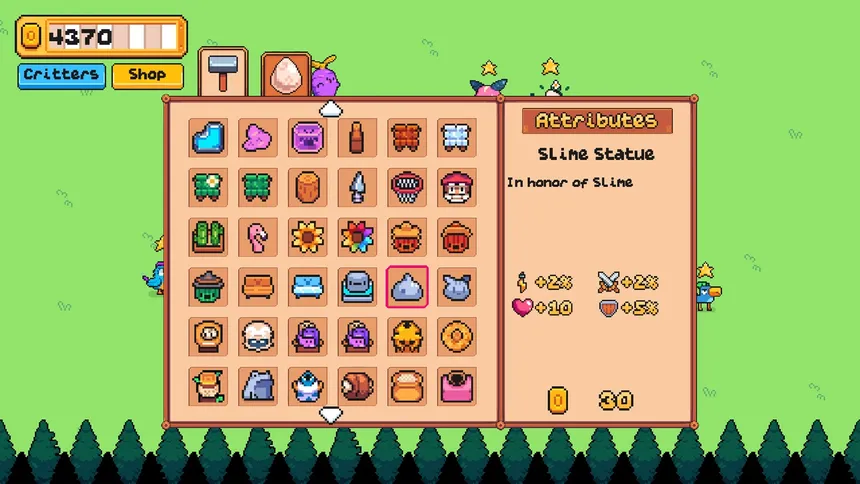Select the pink slime puddle item
The height and width of the screenshot is (484, 860).
[258, 137]
